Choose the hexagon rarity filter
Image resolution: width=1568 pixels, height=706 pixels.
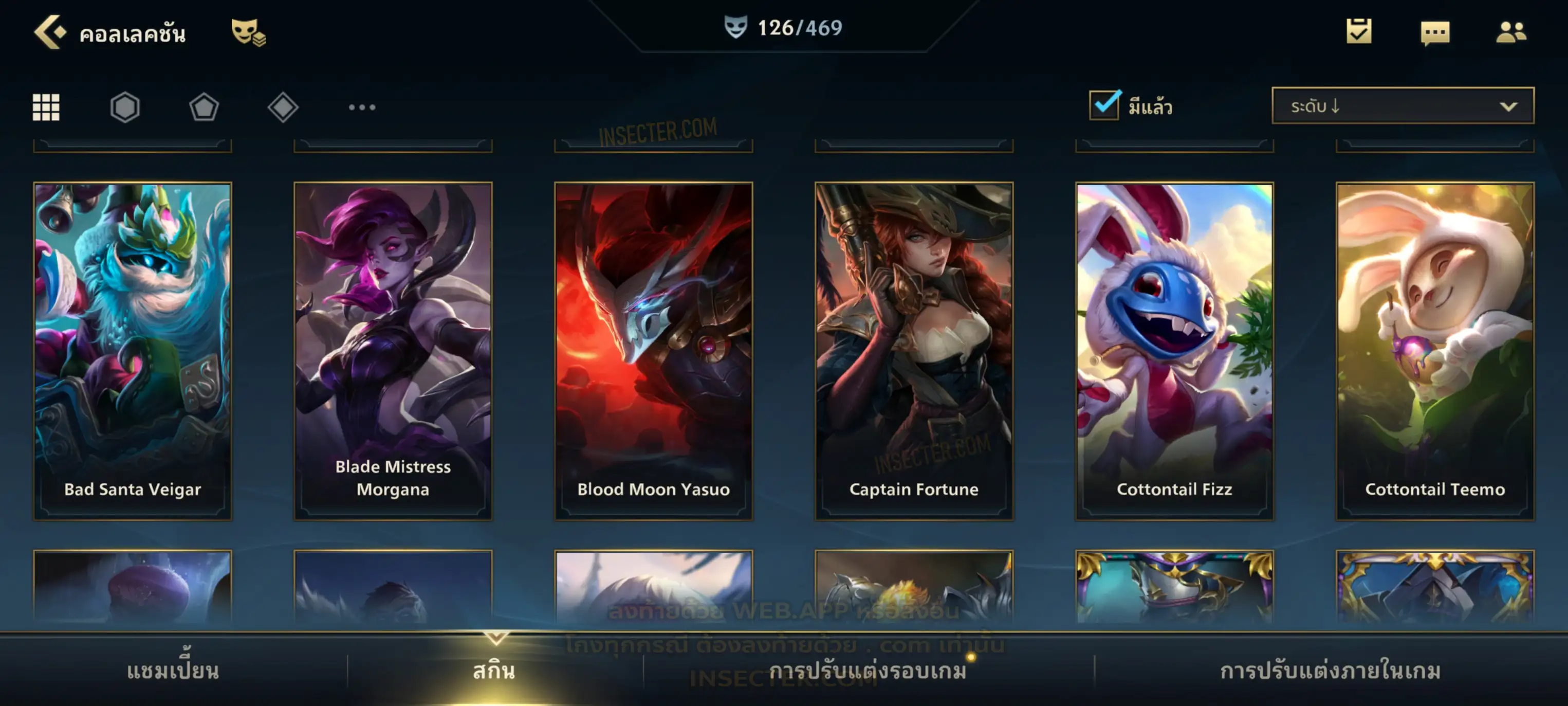[x=125, y=107]
